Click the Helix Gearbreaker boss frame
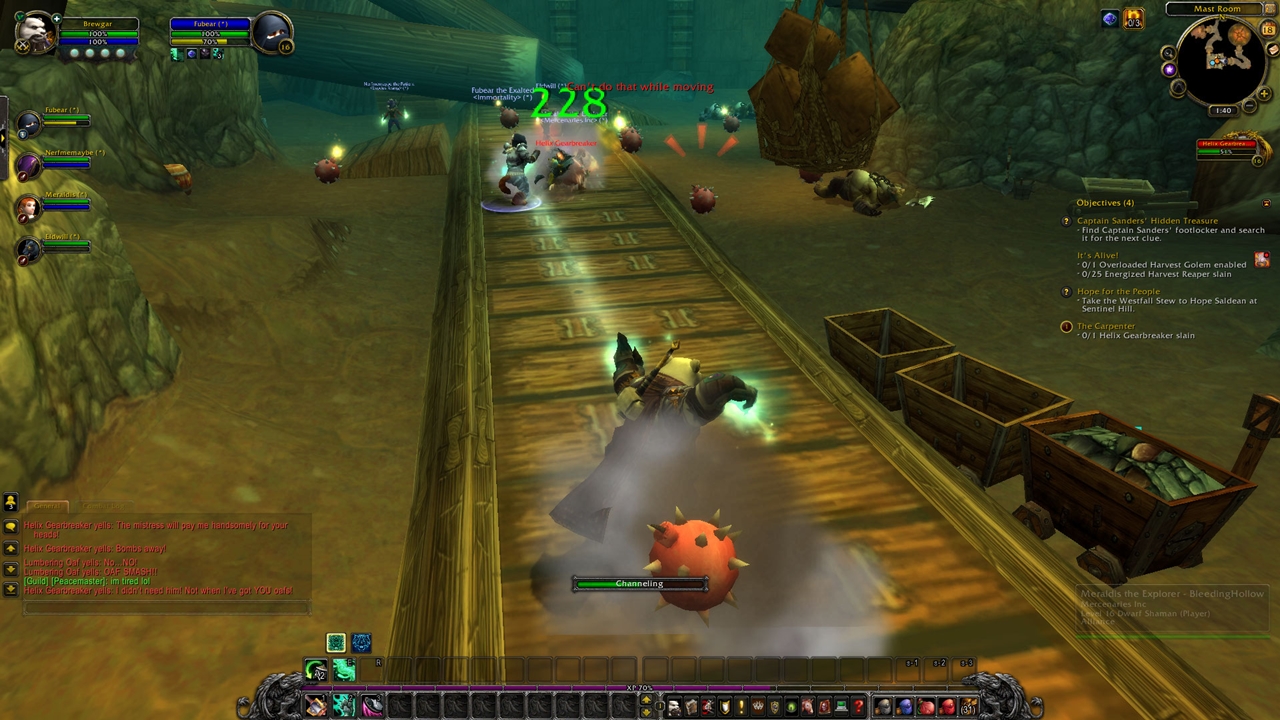 pos(1226,149)
